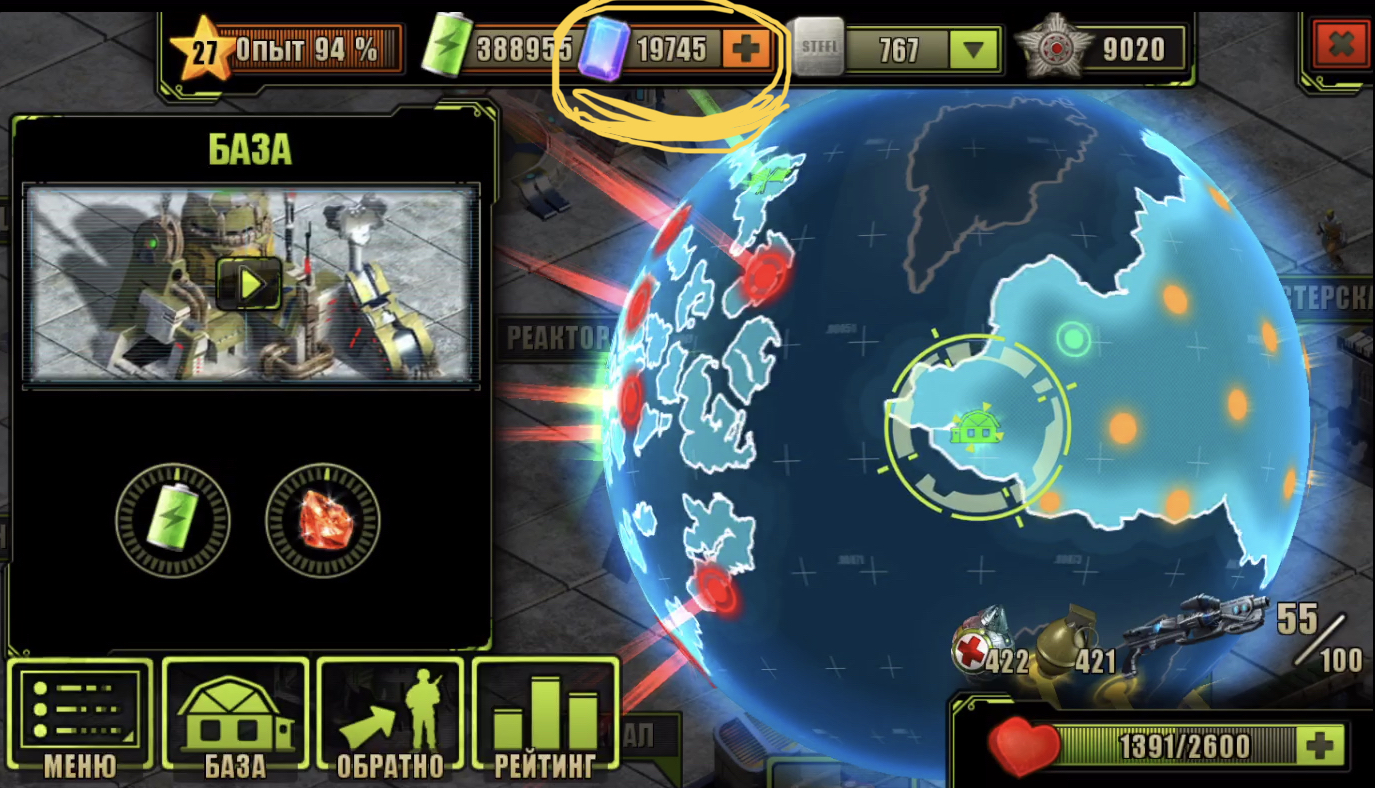The width and height of the screenshot is (1375, 788).
Task: Expand the steel resource dropdown arrow
Action: [x=972, y=49]
